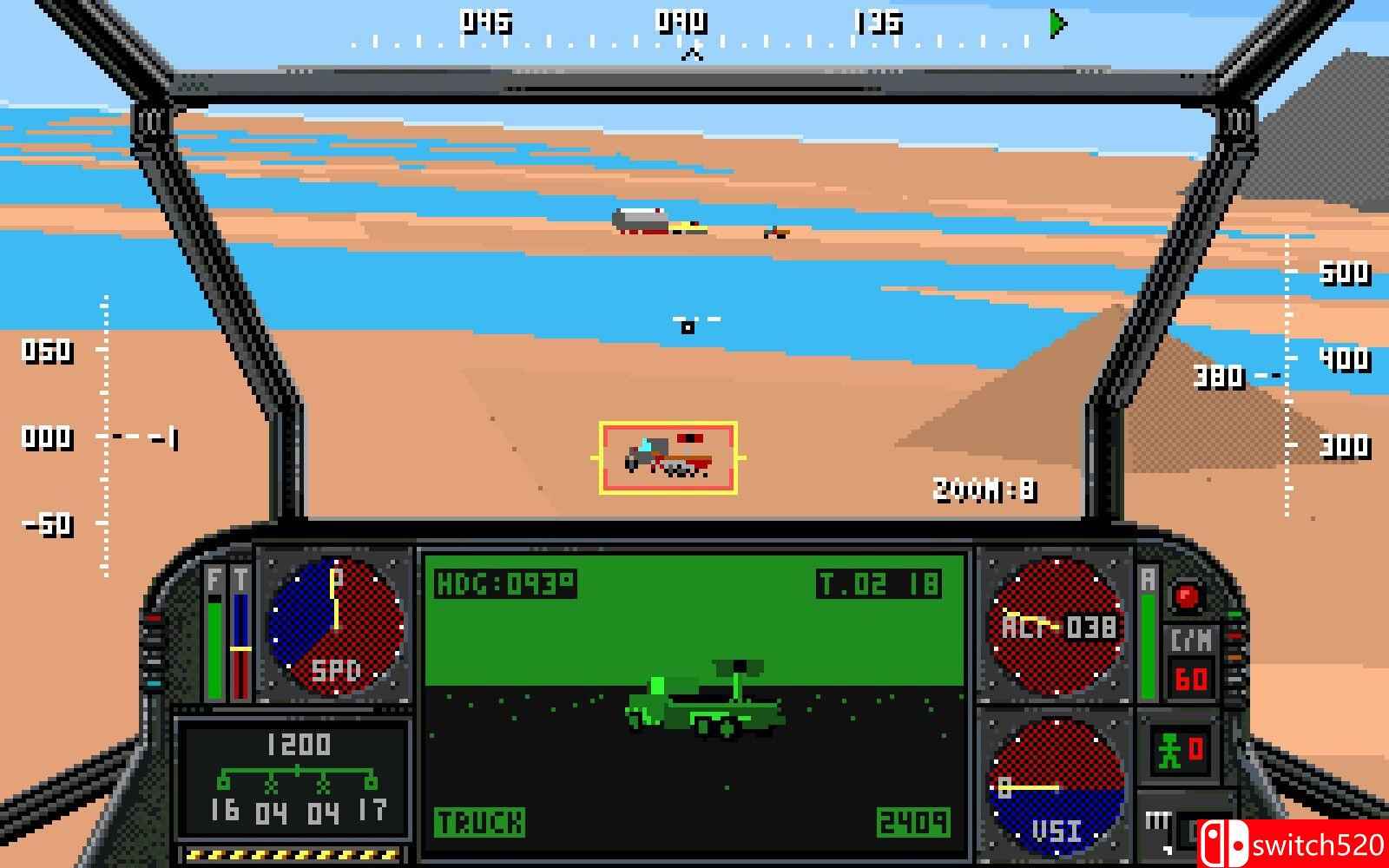Expand the T.02 18 mission timer
Image resolution: width=1389 pixels, height=868 pixels.
pos(881,582)
